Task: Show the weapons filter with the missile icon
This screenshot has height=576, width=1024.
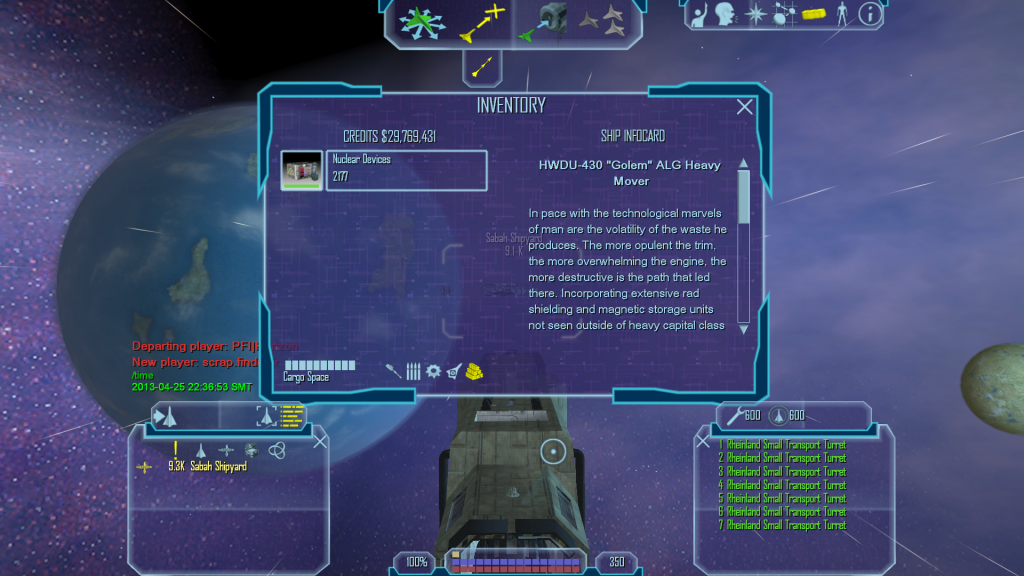Action: (394, 371)
